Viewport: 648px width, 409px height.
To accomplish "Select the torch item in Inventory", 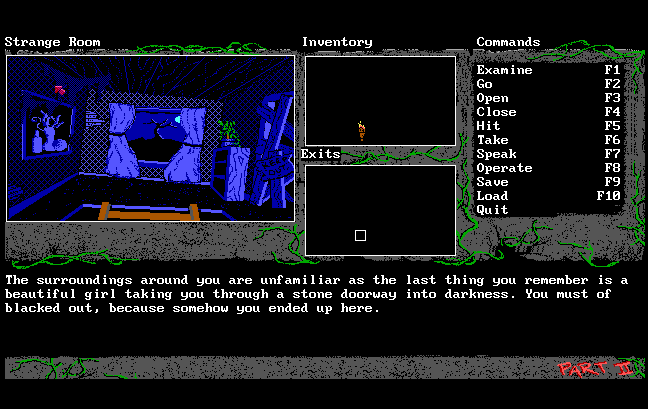I will (x=361, y=129).
